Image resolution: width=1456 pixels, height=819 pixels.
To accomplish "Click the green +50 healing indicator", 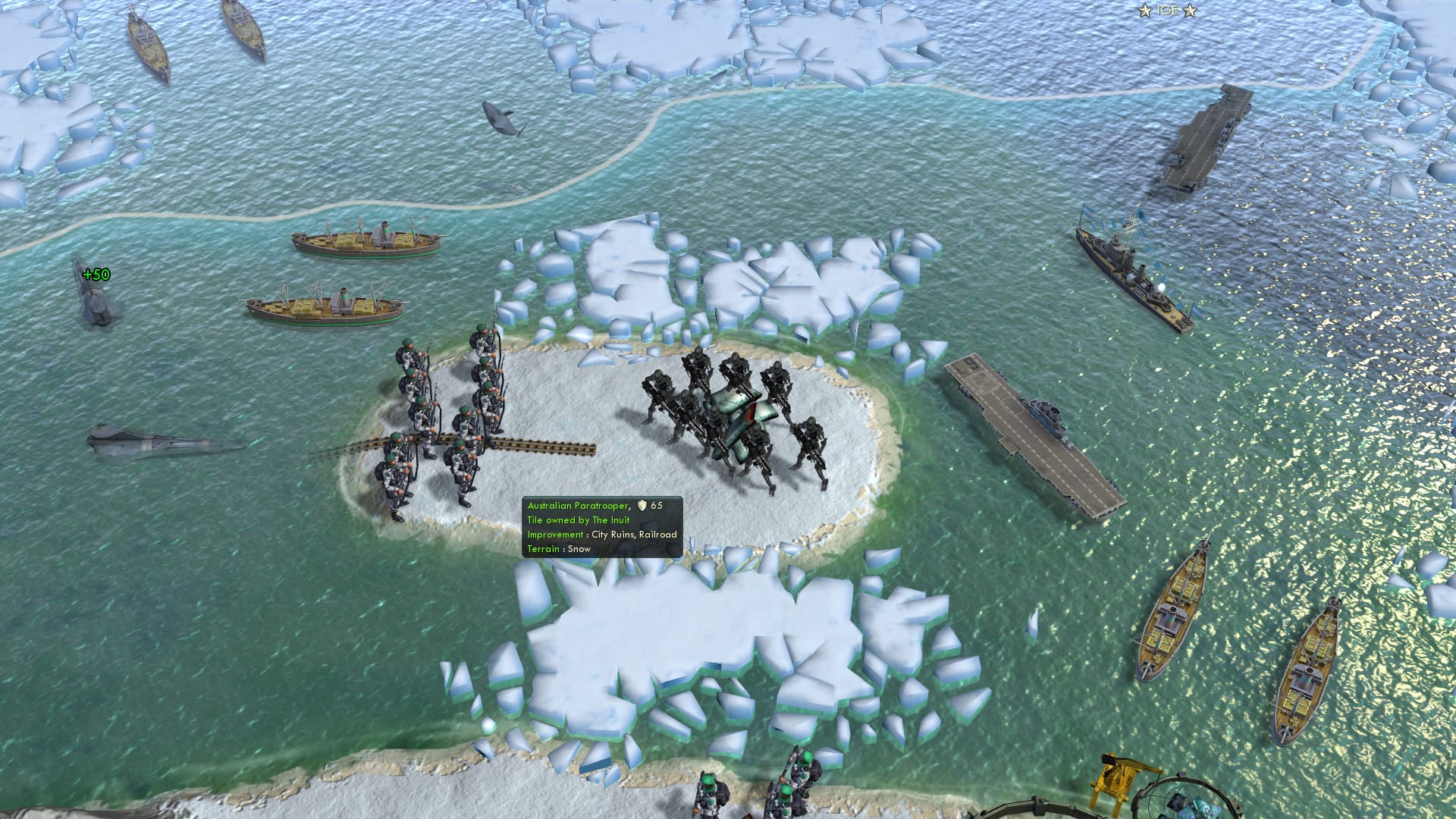I will 97,275.
